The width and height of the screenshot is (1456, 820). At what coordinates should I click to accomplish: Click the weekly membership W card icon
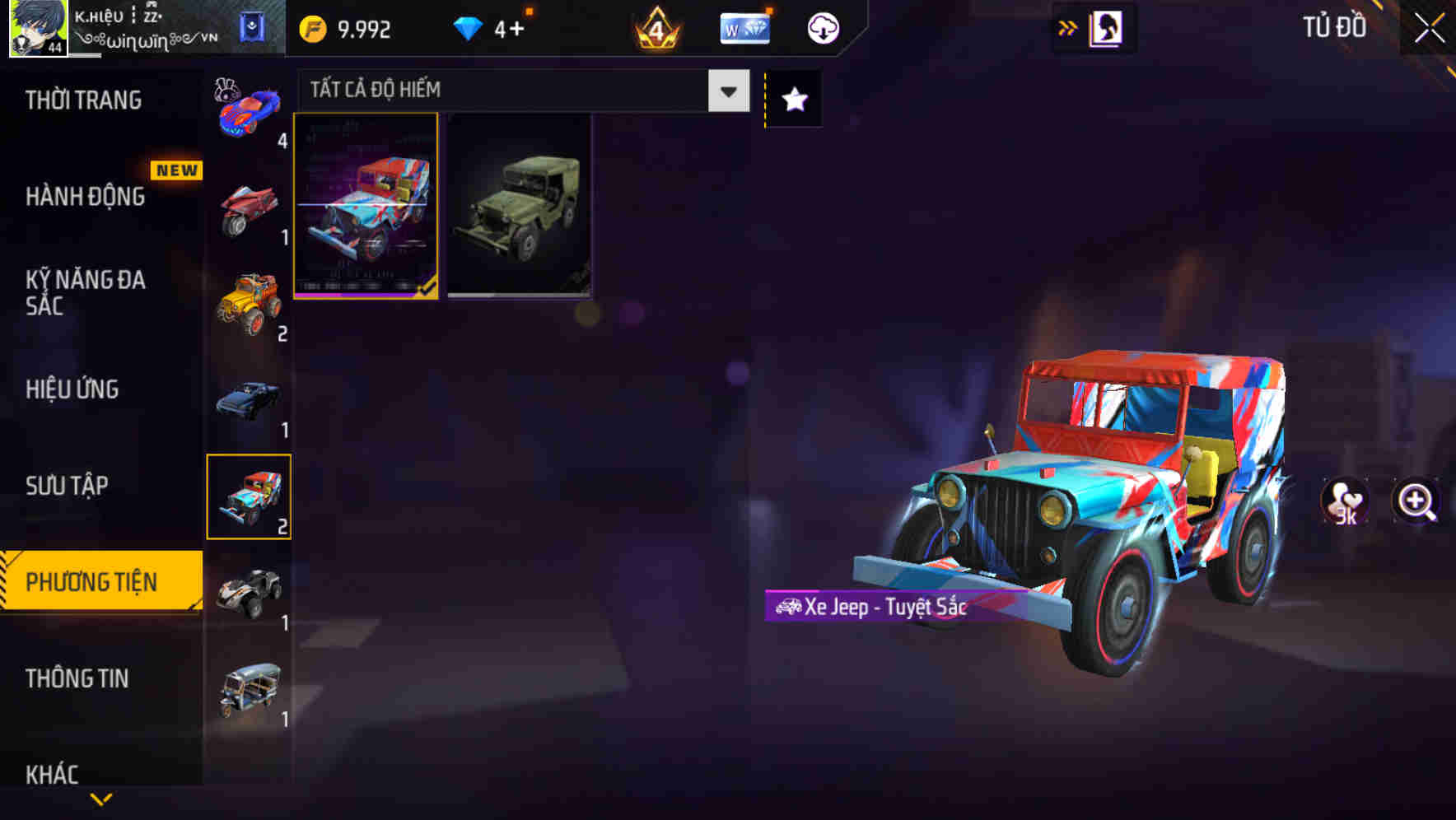point(744,27)
